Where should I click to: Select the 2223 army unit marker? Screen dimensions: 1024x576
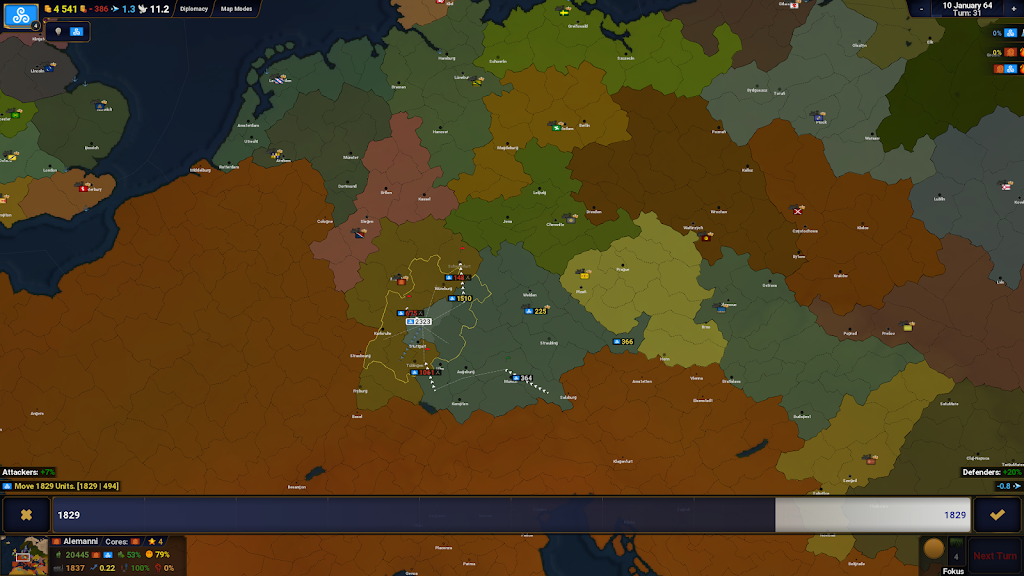[x=418, y=322]
